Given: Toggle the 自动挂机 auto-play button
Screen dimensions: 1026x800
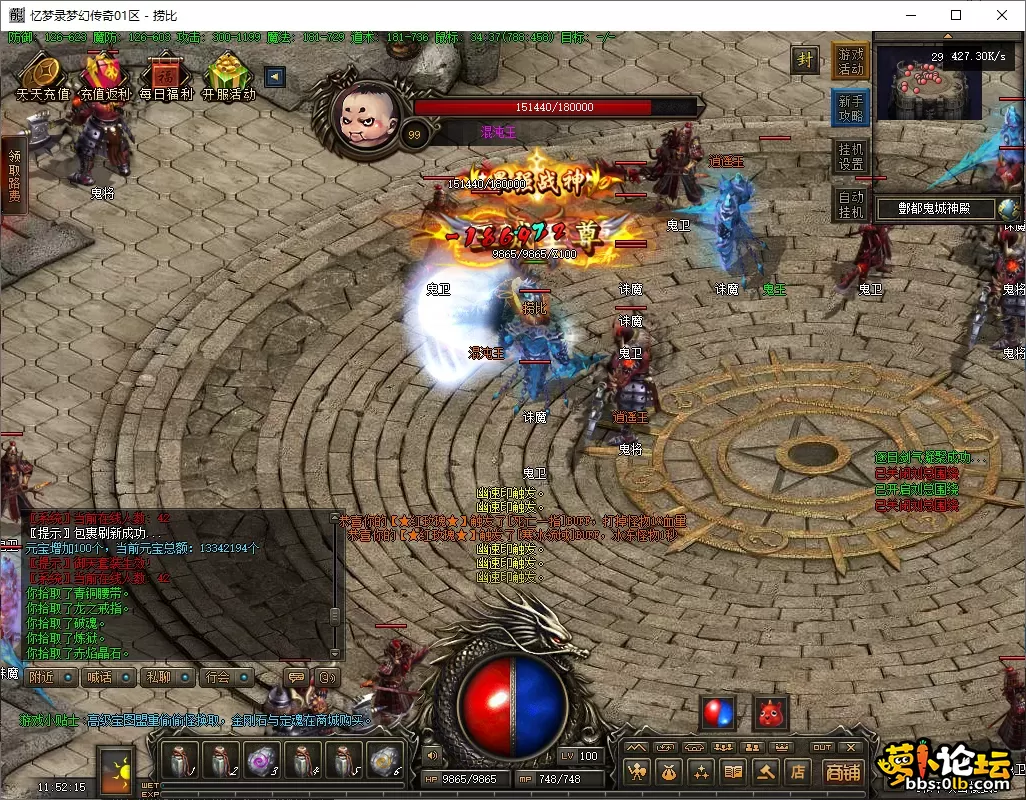Looking at the screenshot, I should click(x=850, y=204).
